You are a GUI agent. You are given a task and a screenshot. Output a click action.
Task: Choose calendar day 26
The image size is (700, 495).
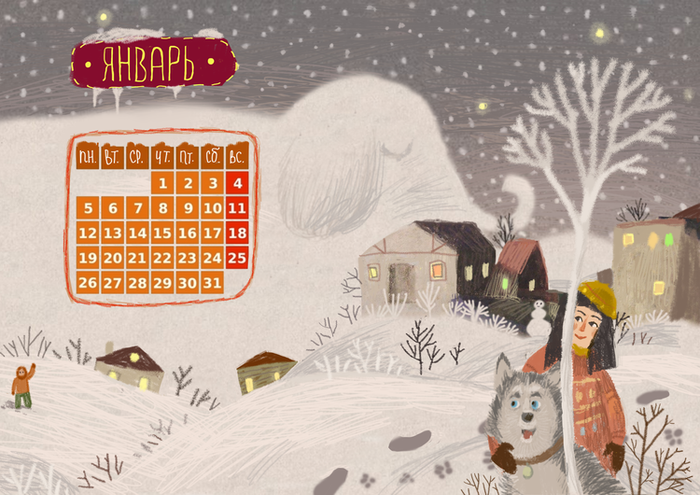[x=87, y=283]
